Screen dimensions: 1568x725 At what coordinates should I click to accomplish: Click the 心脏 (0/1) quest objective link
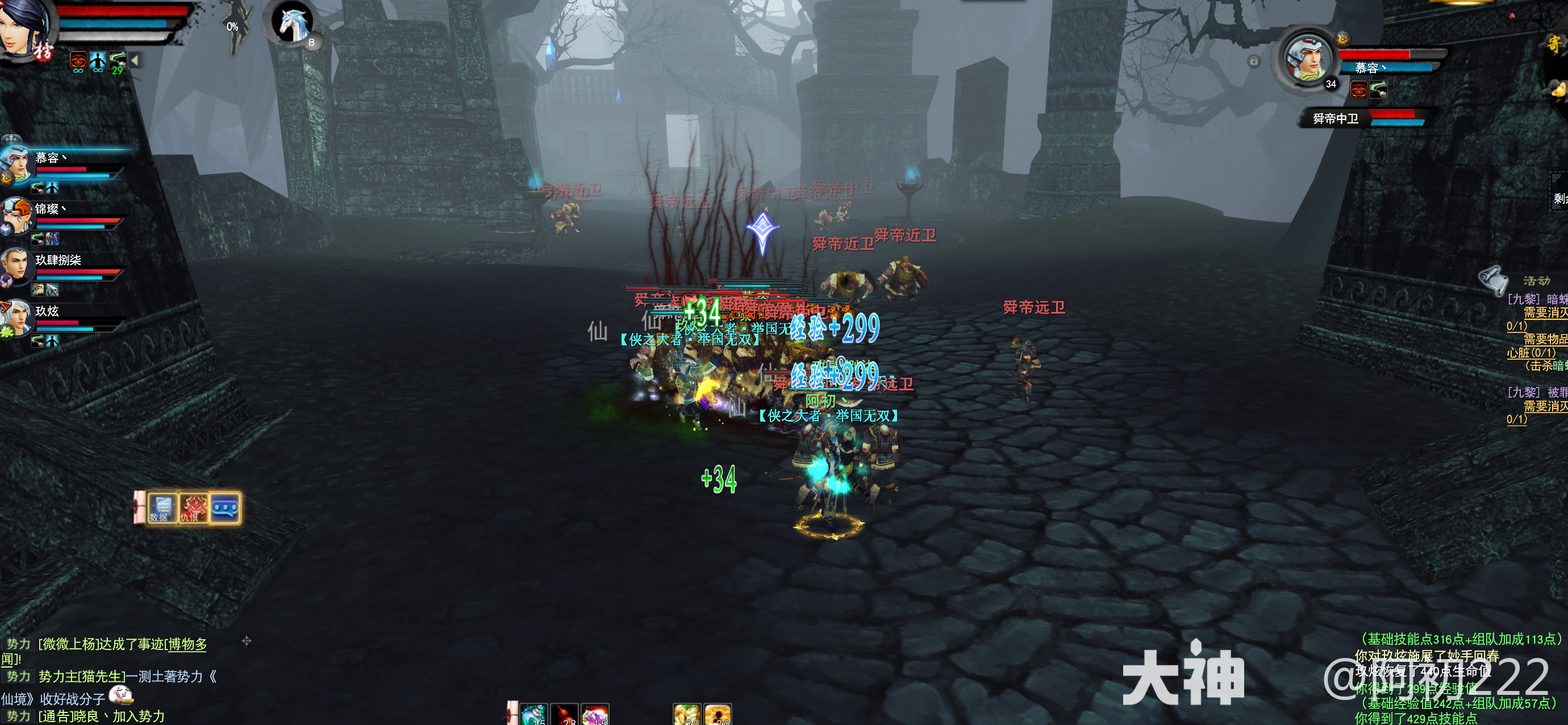click(1531, 352)
